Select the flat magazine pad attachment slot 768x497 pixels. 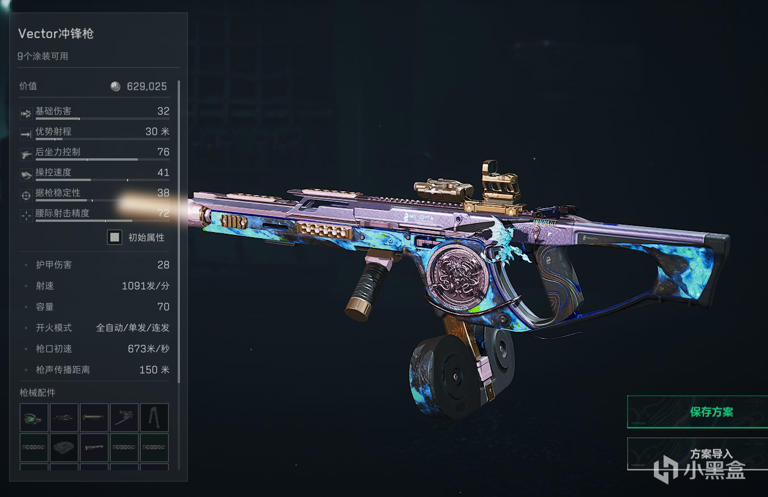tap(64, 447)
